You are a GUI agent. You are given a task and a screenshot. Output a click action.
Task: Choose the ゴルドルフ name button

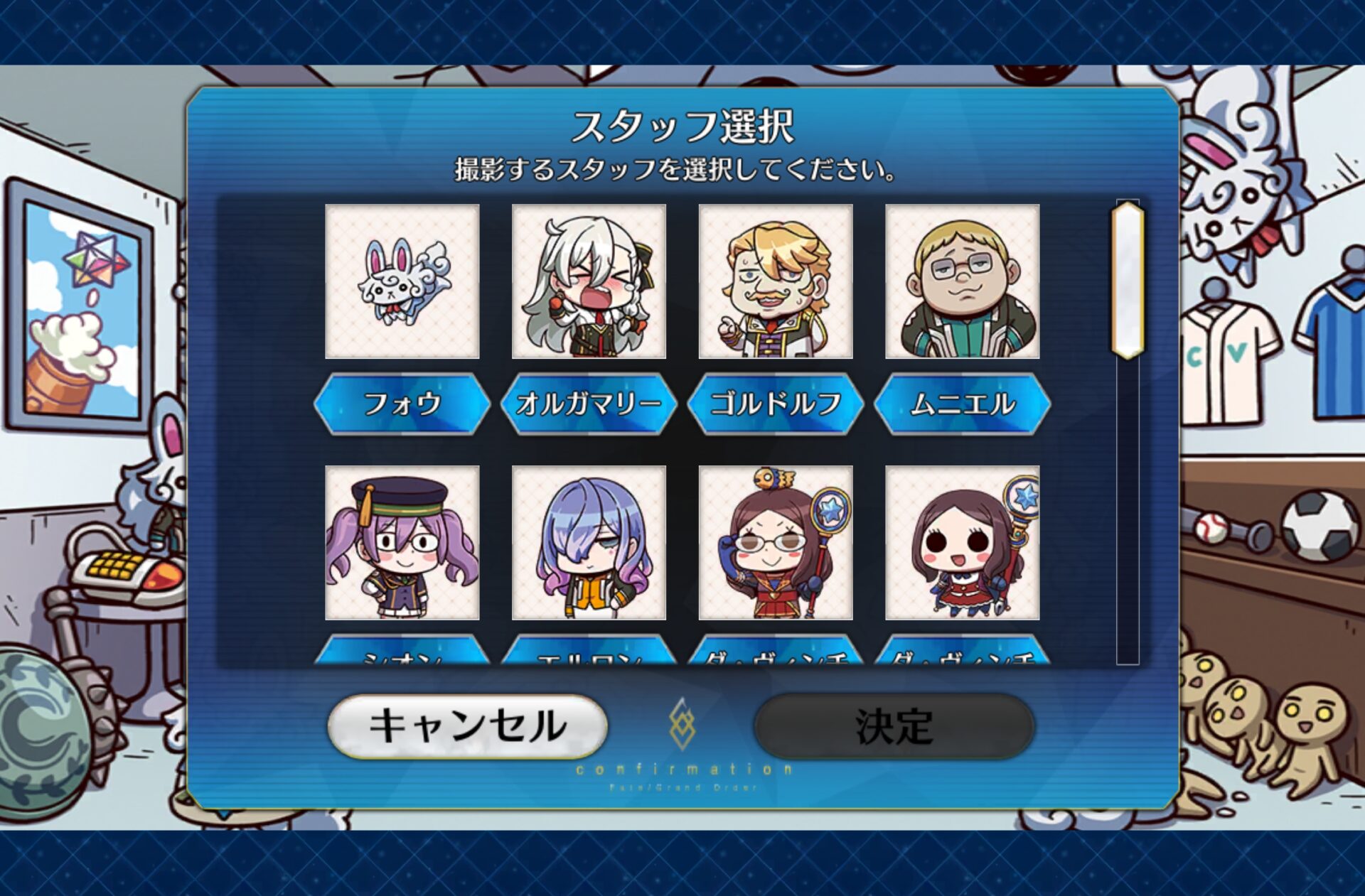click(775, 404)
